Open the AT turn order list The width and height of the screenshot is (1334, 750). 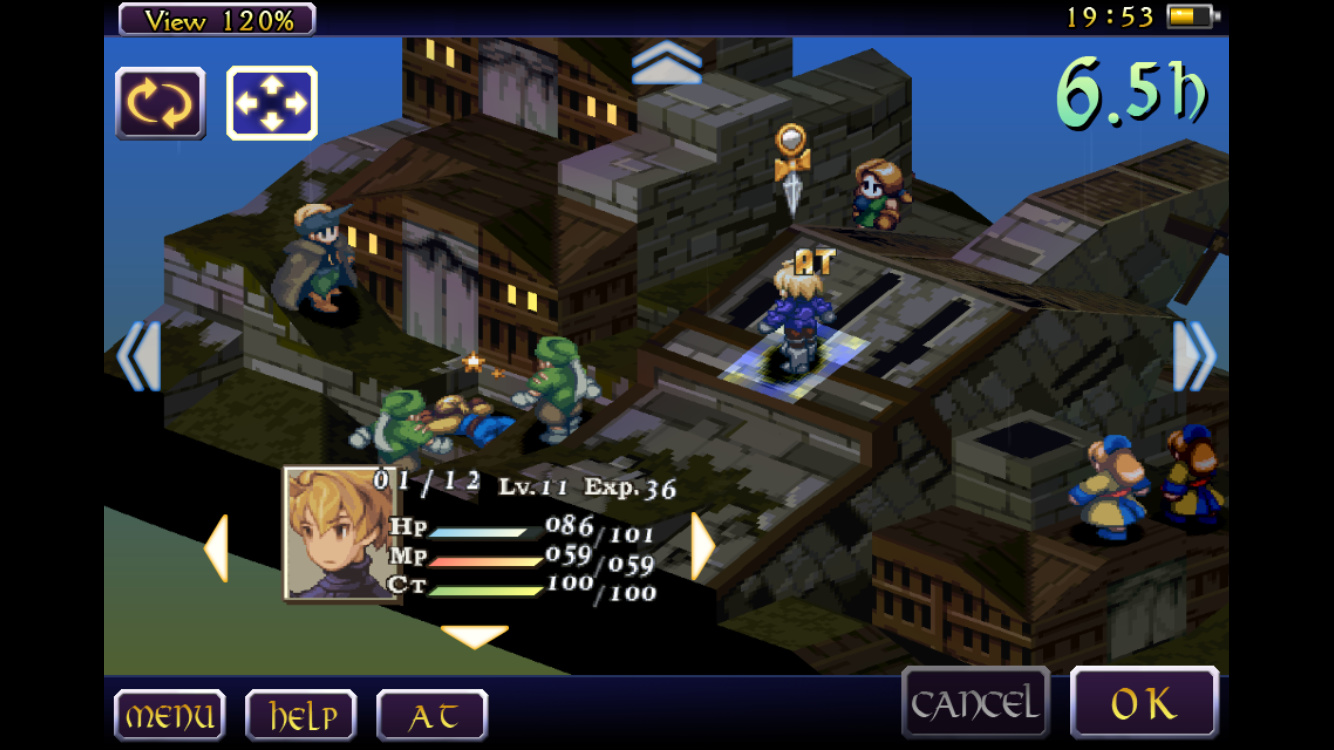432,714
